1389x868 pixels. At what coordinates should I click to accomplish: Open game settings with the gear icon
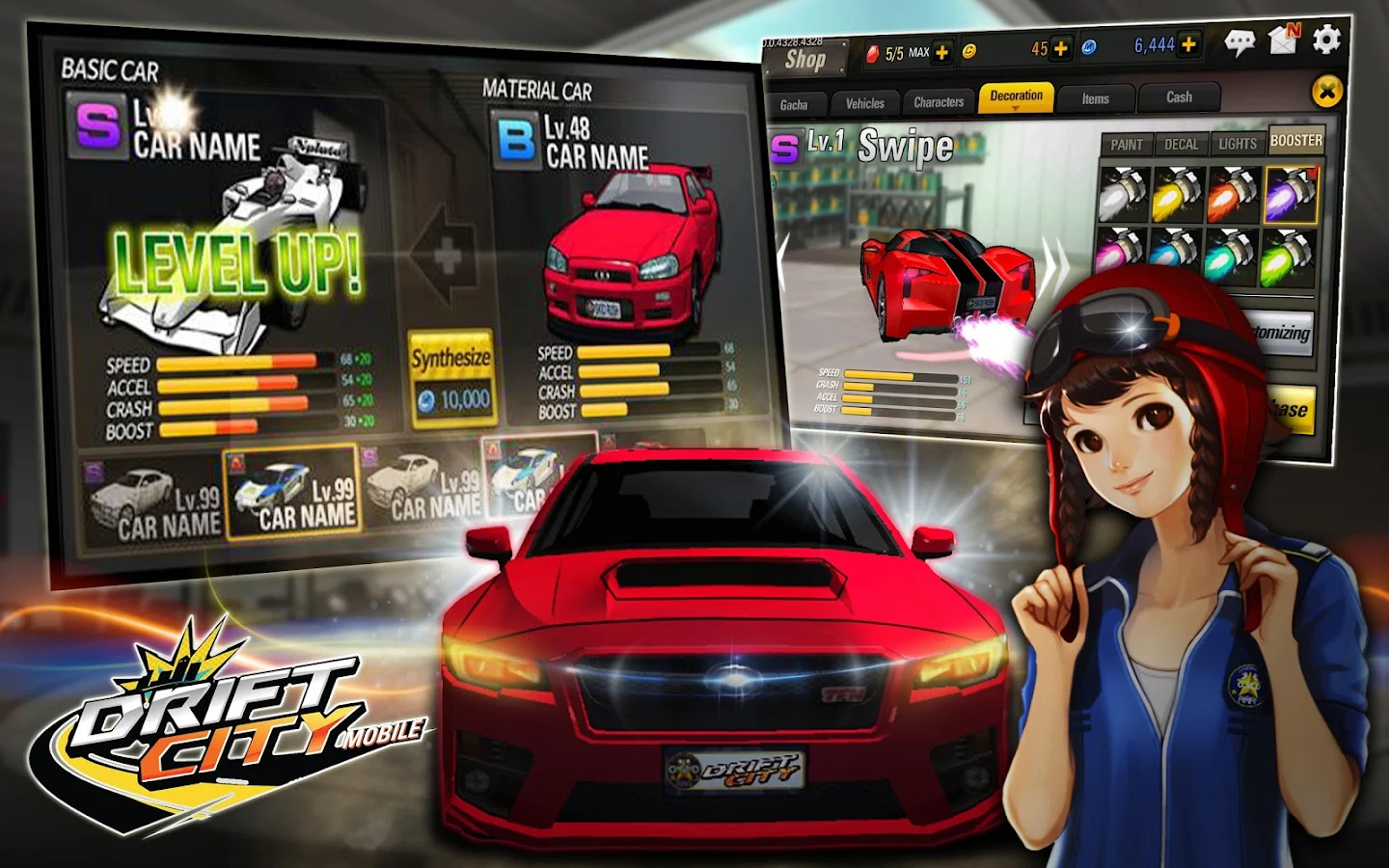(x=1324, y=41)
